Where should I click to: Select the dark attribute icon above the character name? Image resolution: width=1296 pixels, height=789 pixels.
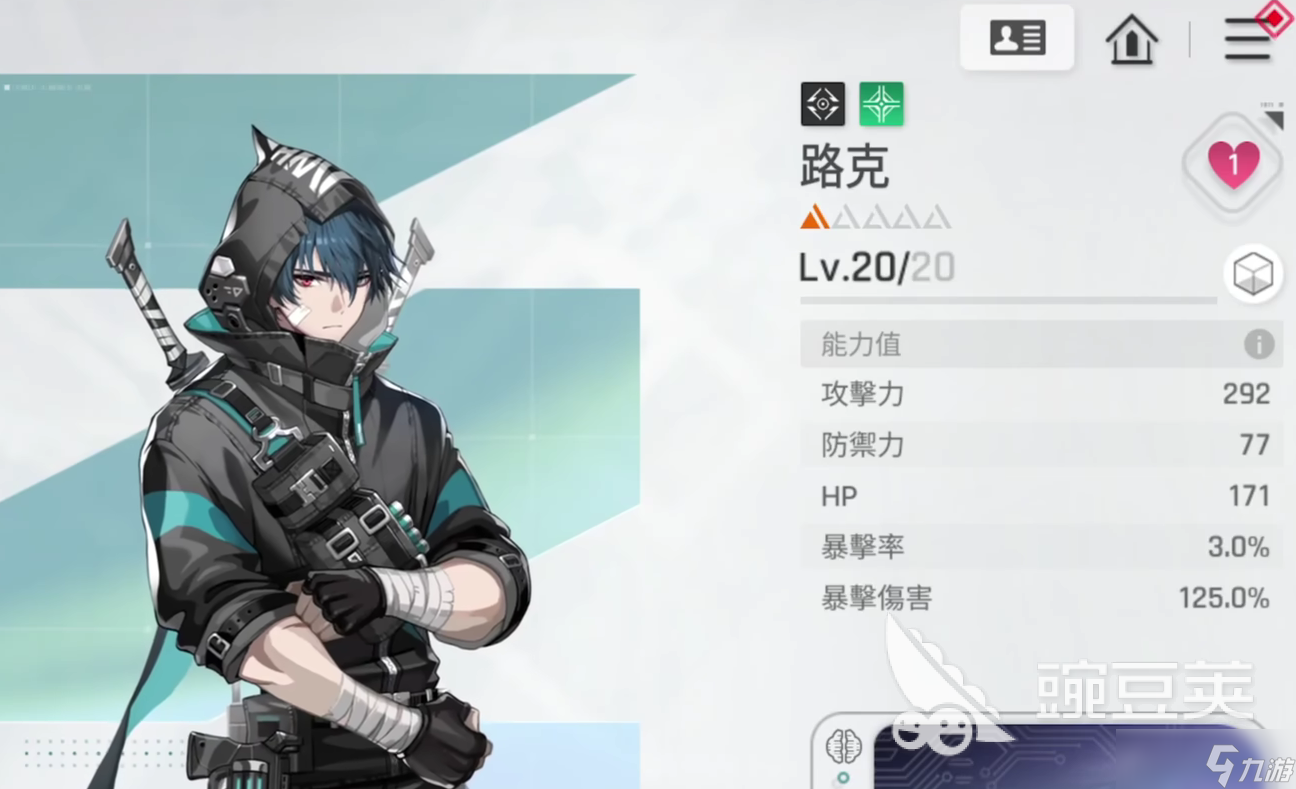pos(821,104)
